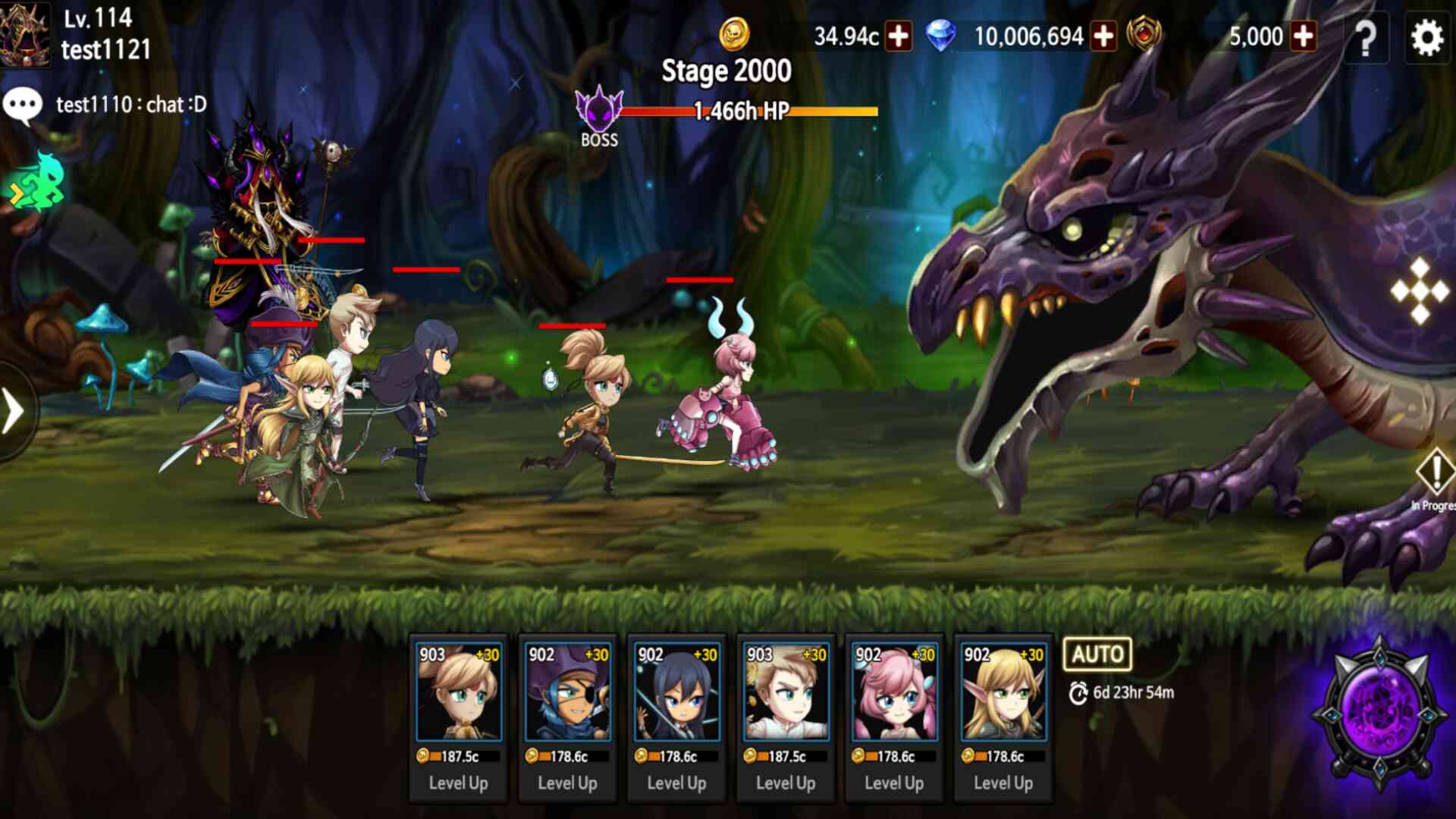Level up the eyepatch pirate hero
This screenshot has height=819, width=1456.
[567, 783]
